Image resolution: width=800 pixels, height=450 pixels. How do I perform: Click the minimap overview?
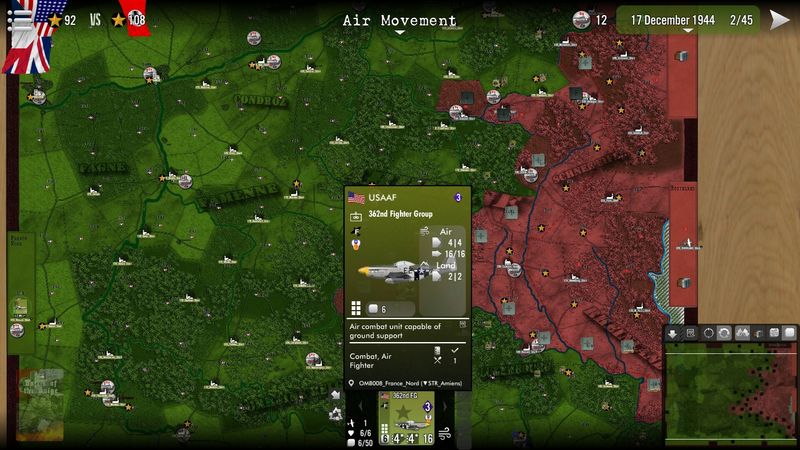(731, 389)
